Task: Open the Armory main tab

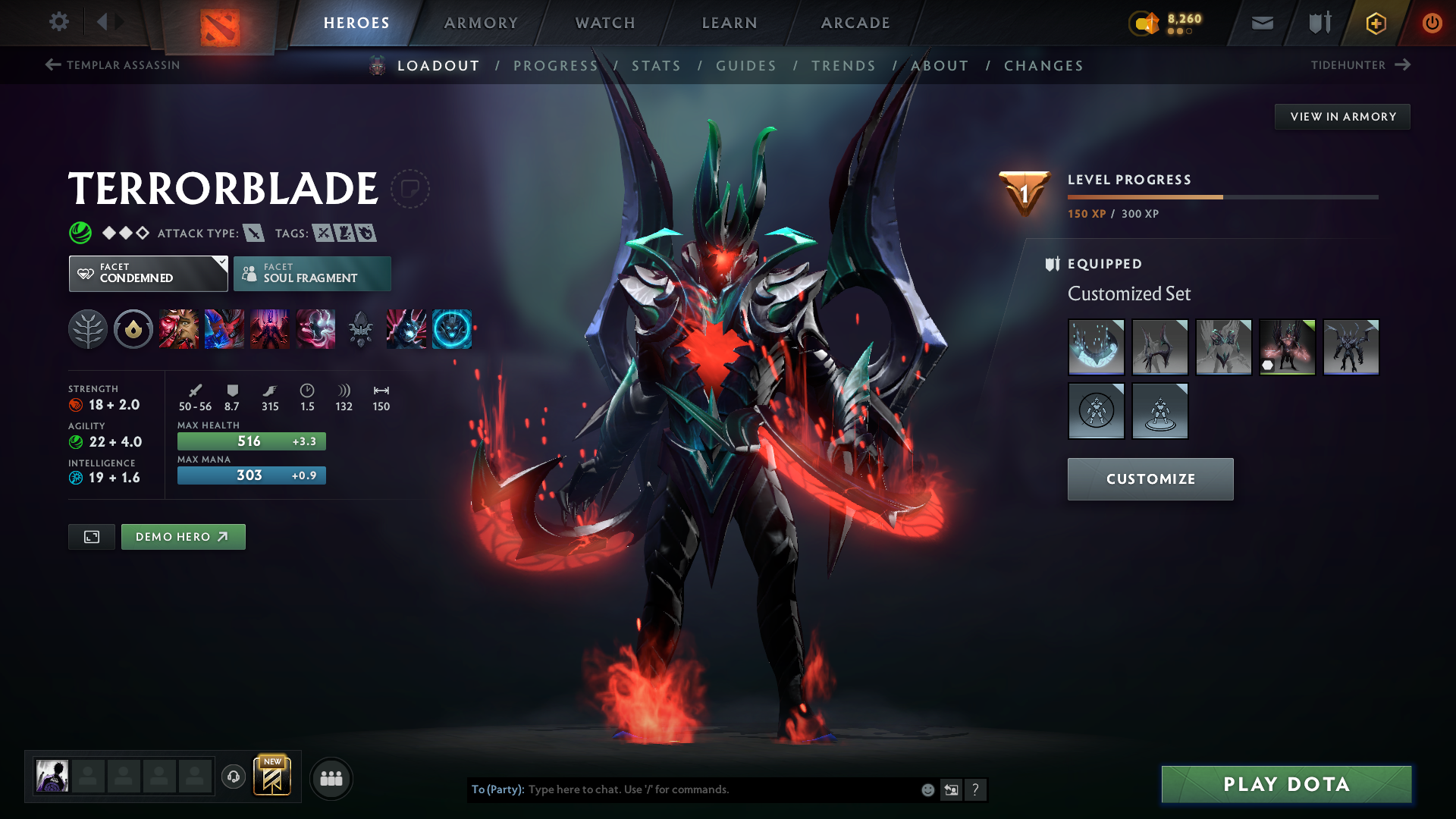Action: pyautogui.click(x=481, y=23)
